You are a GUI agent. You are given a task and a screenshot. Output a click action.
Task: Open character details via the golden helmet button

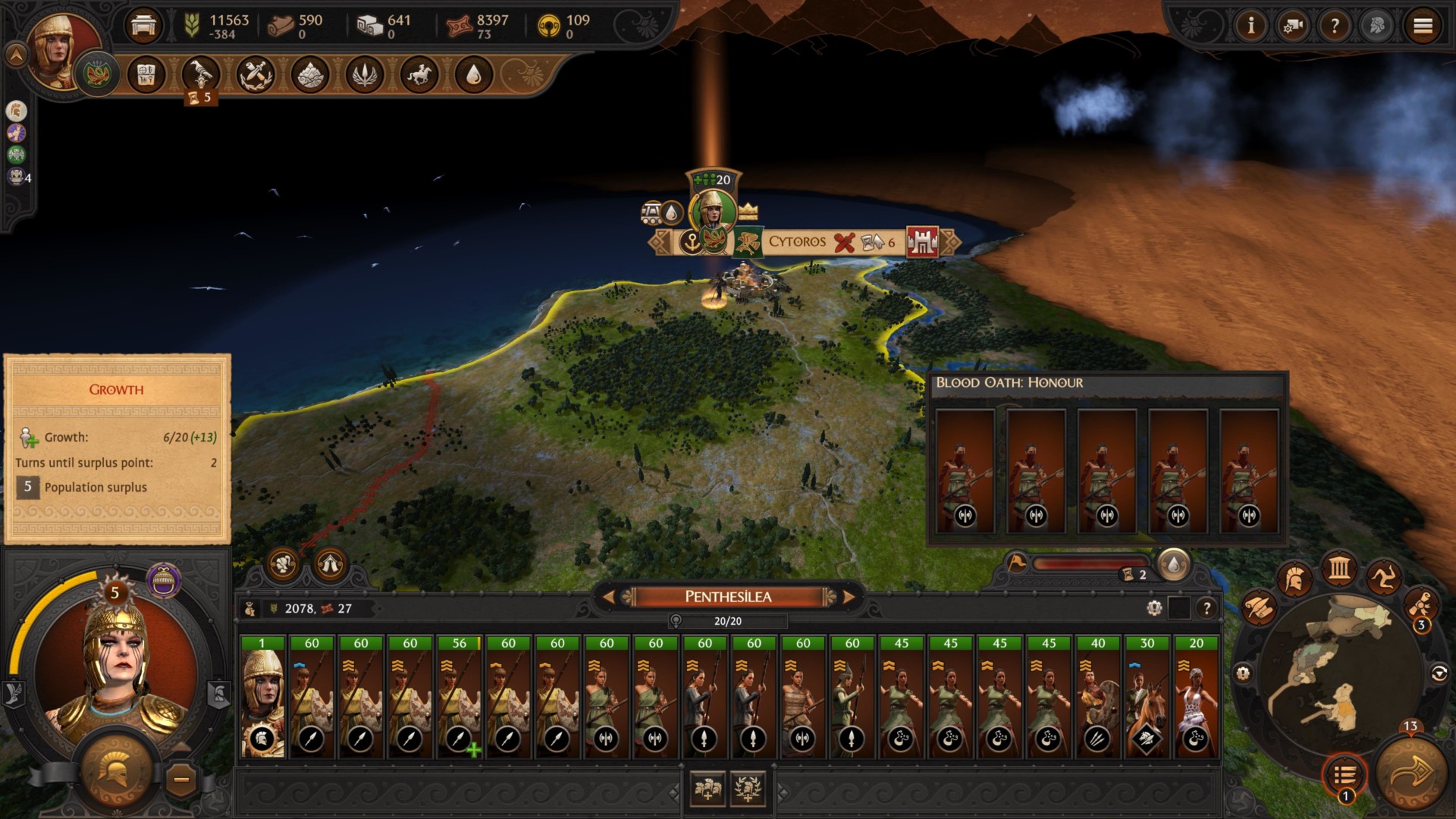[116, 771]
